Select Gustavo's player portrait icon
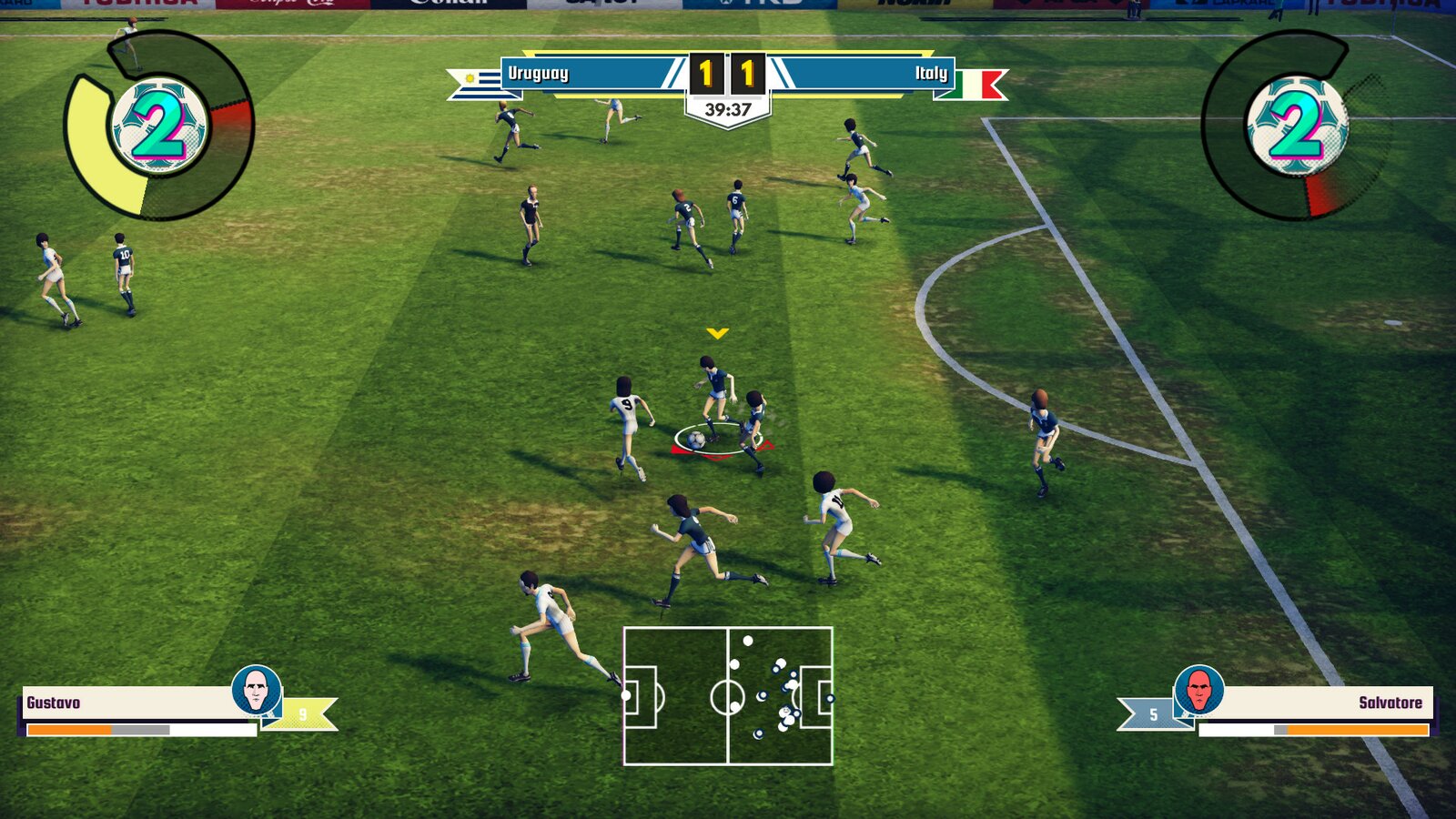The height and width of the screenshot is (819, 1456). pyautogui.click(x=258, y=693)
